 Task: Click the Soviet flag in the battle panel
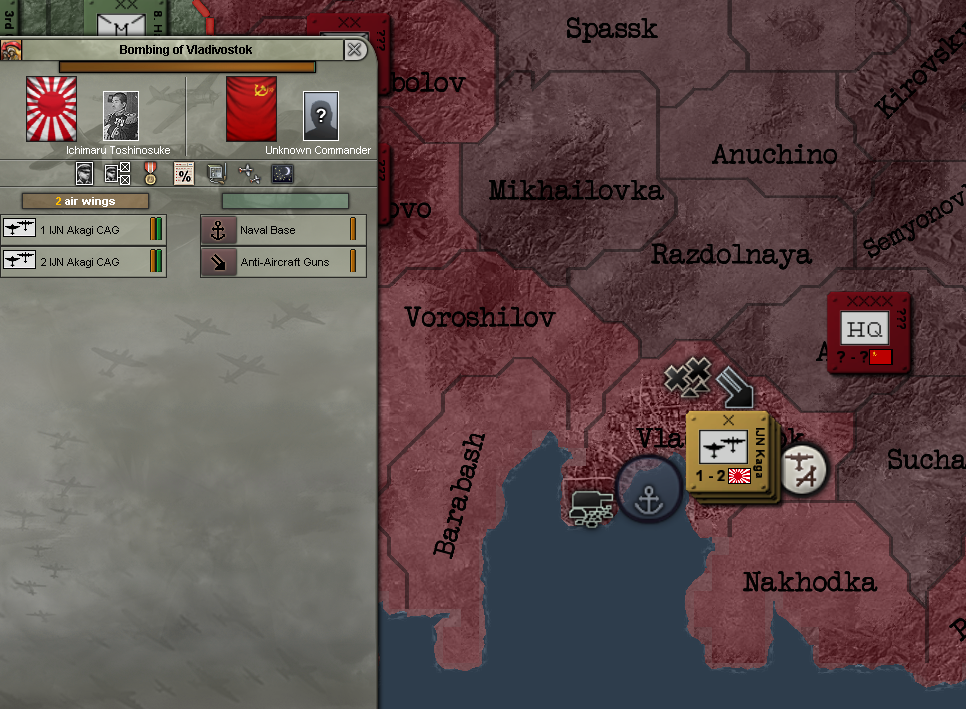coord(252,109)
